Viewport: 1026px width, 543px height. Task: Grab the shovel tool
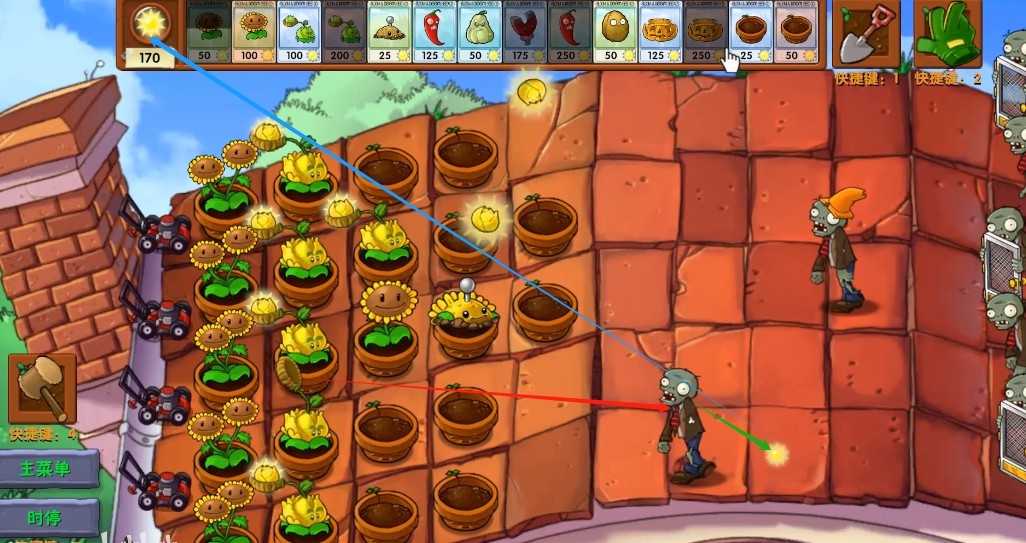point(865,33)
